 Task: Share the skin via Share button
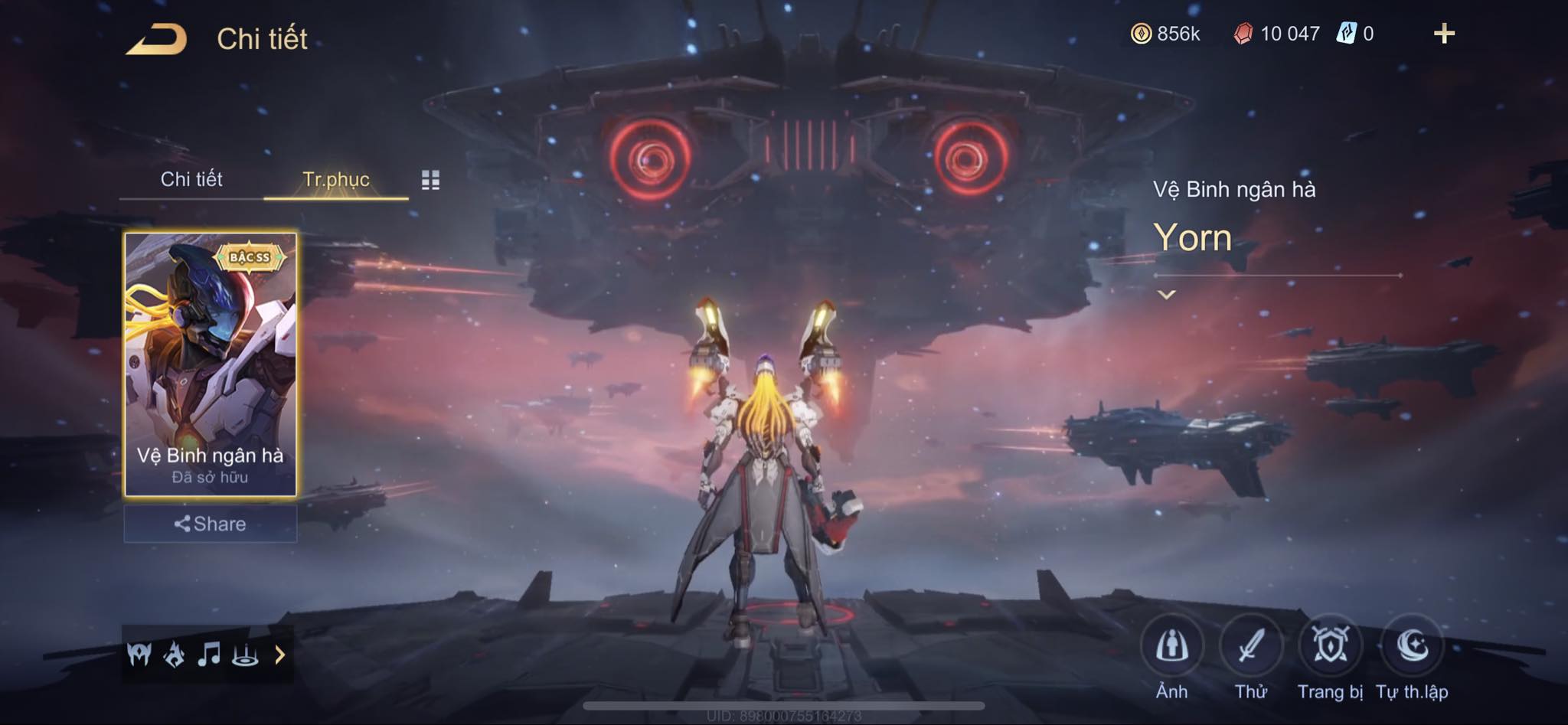click(x=211, y=524)
